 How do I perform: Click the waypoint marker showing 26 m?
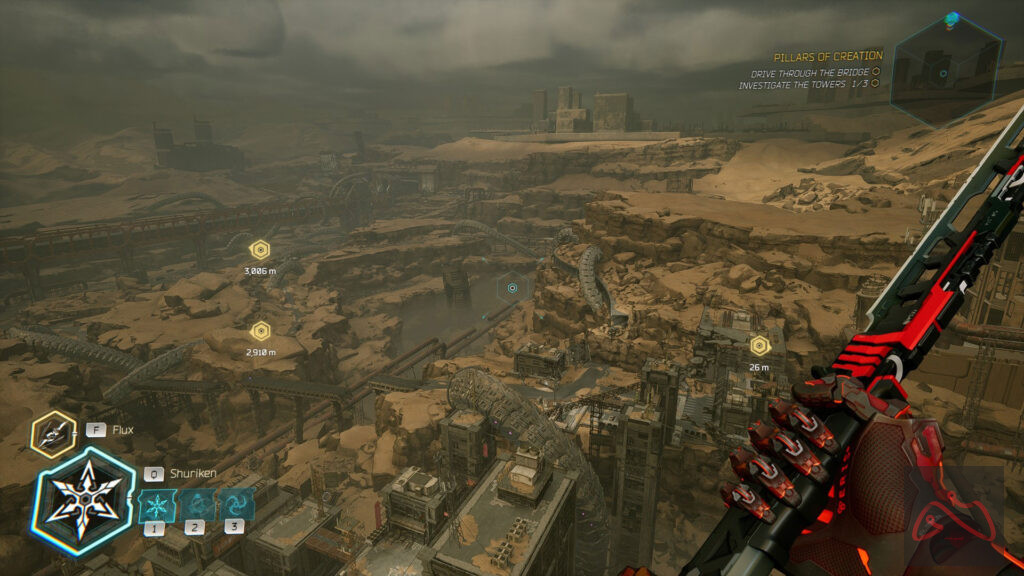point(759,346)
